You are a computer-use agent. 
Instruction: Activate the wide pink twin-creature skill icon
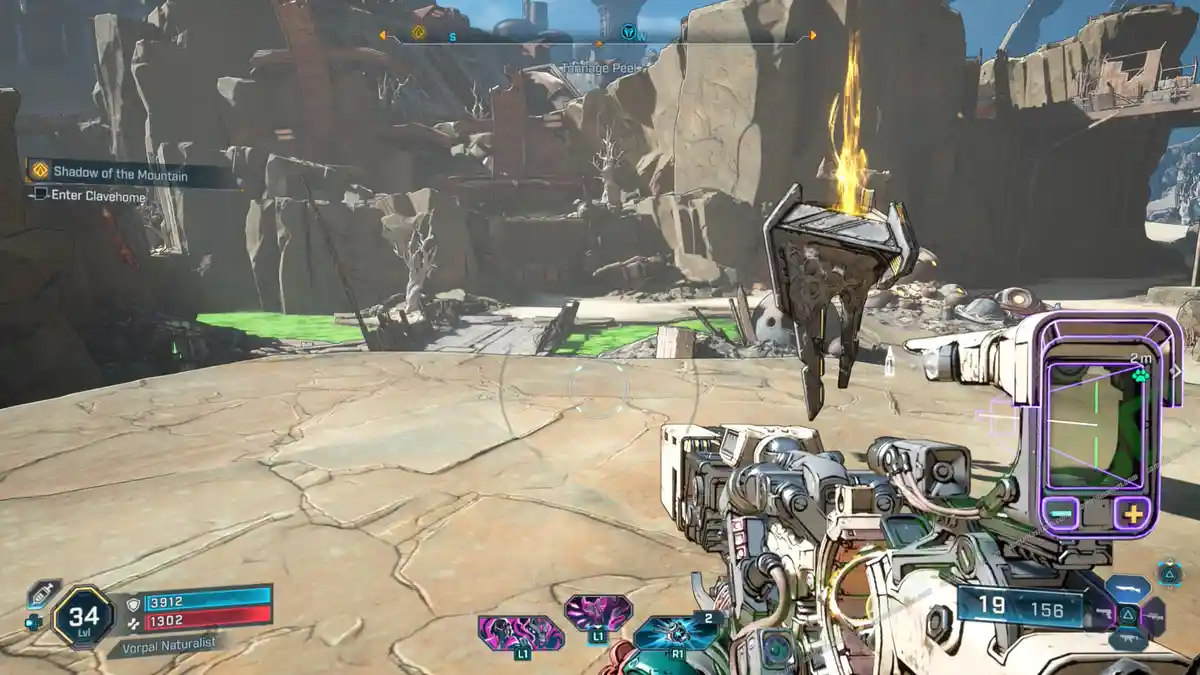tap(520, 633)
